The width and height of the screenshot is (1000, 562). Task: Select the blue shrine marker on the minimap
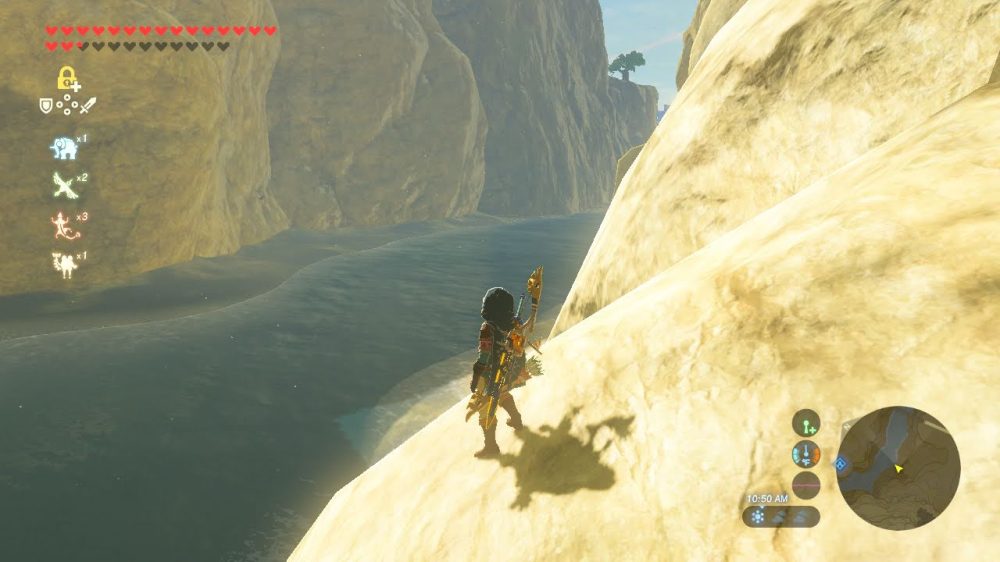842,463
